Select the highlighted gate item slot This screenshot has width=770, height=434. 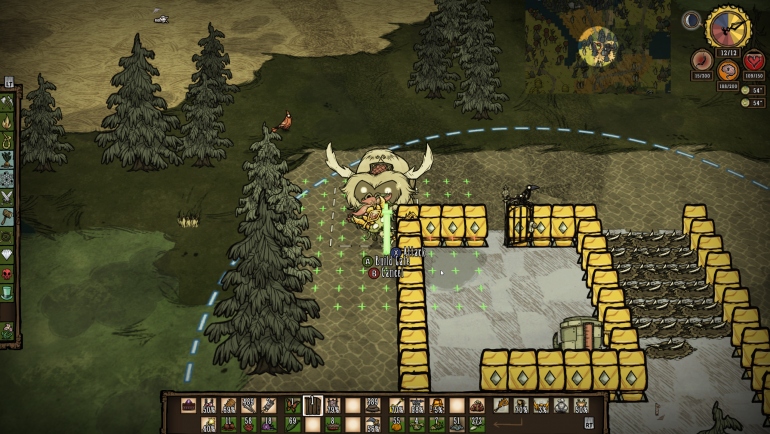312,405
